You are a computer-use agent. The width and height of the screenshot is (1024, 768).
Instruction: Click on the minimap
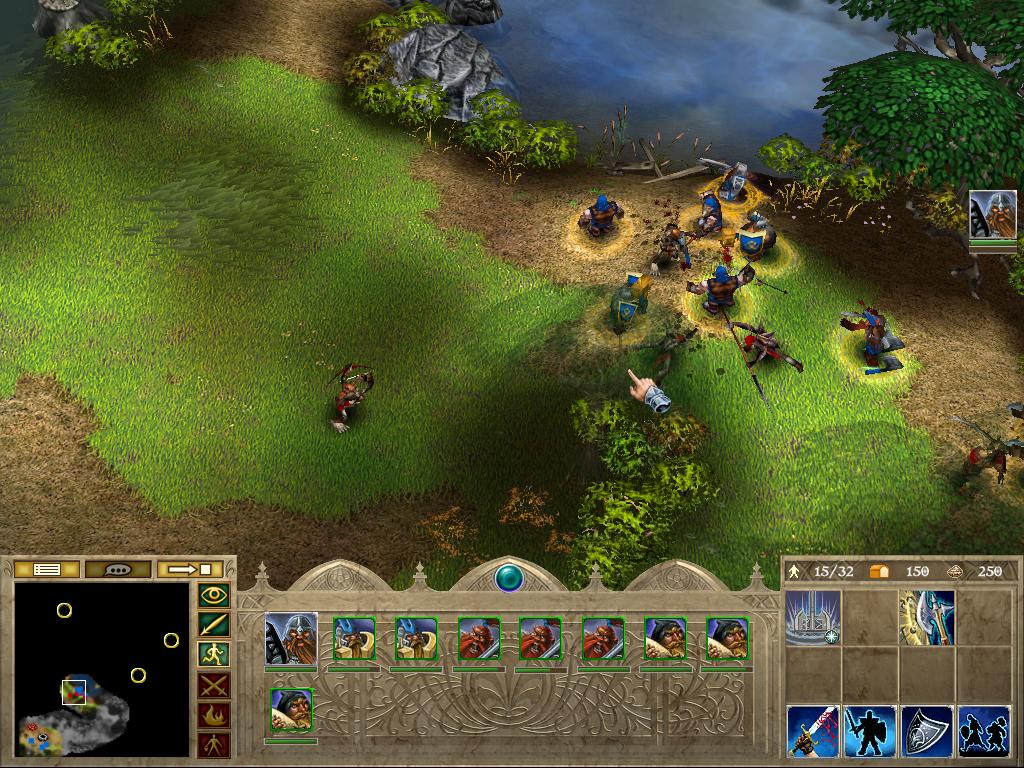pos(101,669)
